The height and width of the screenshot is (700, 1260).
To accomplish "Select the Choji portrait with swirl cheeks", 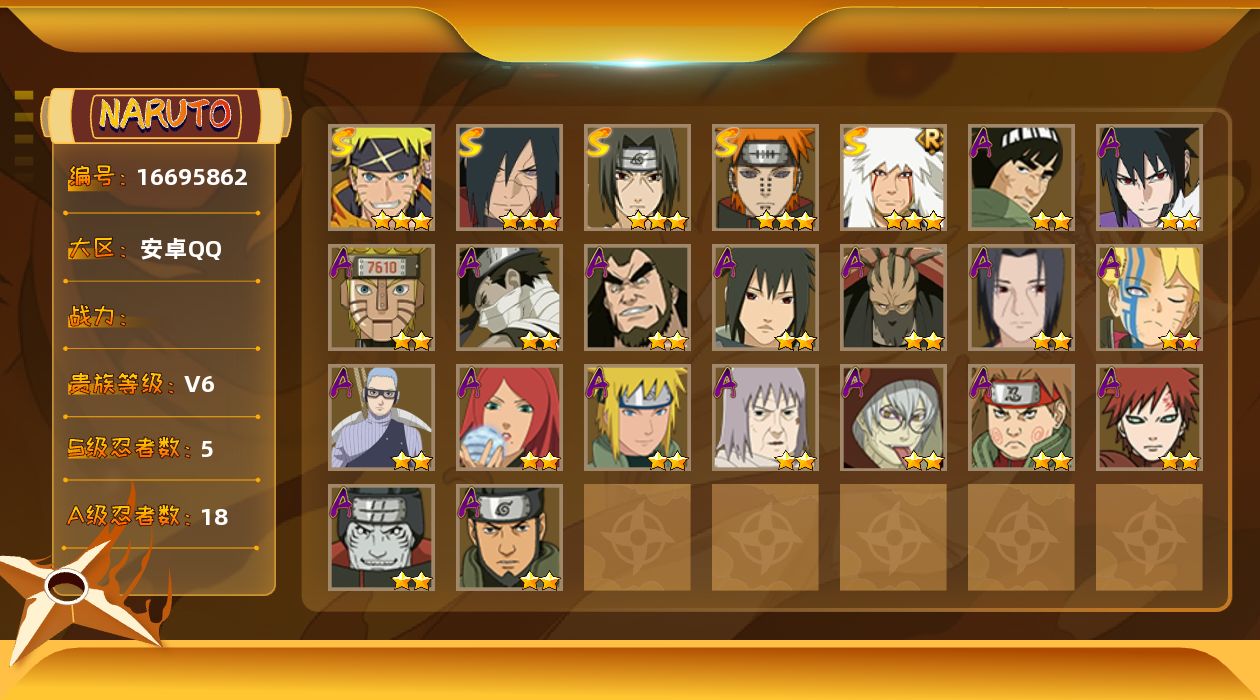I will coord(1021,418).
